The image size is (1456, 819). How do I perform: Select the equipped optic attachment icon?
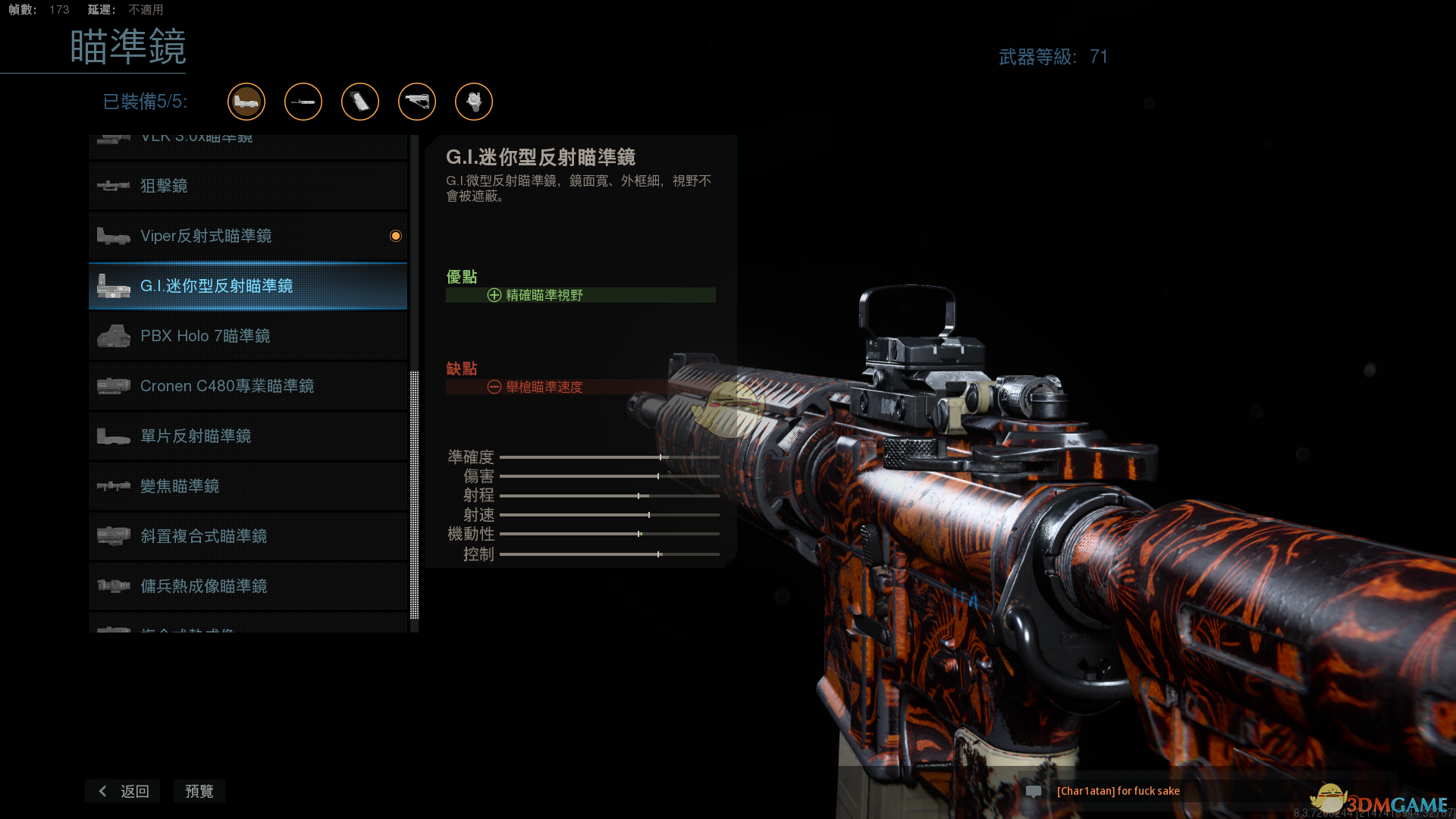(246, 102)
